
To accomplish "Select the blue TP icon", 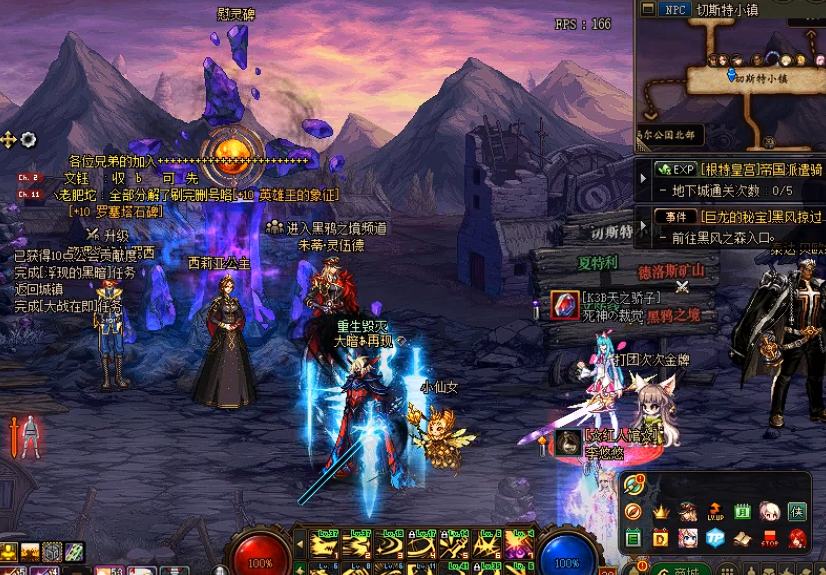I will 715,539.
